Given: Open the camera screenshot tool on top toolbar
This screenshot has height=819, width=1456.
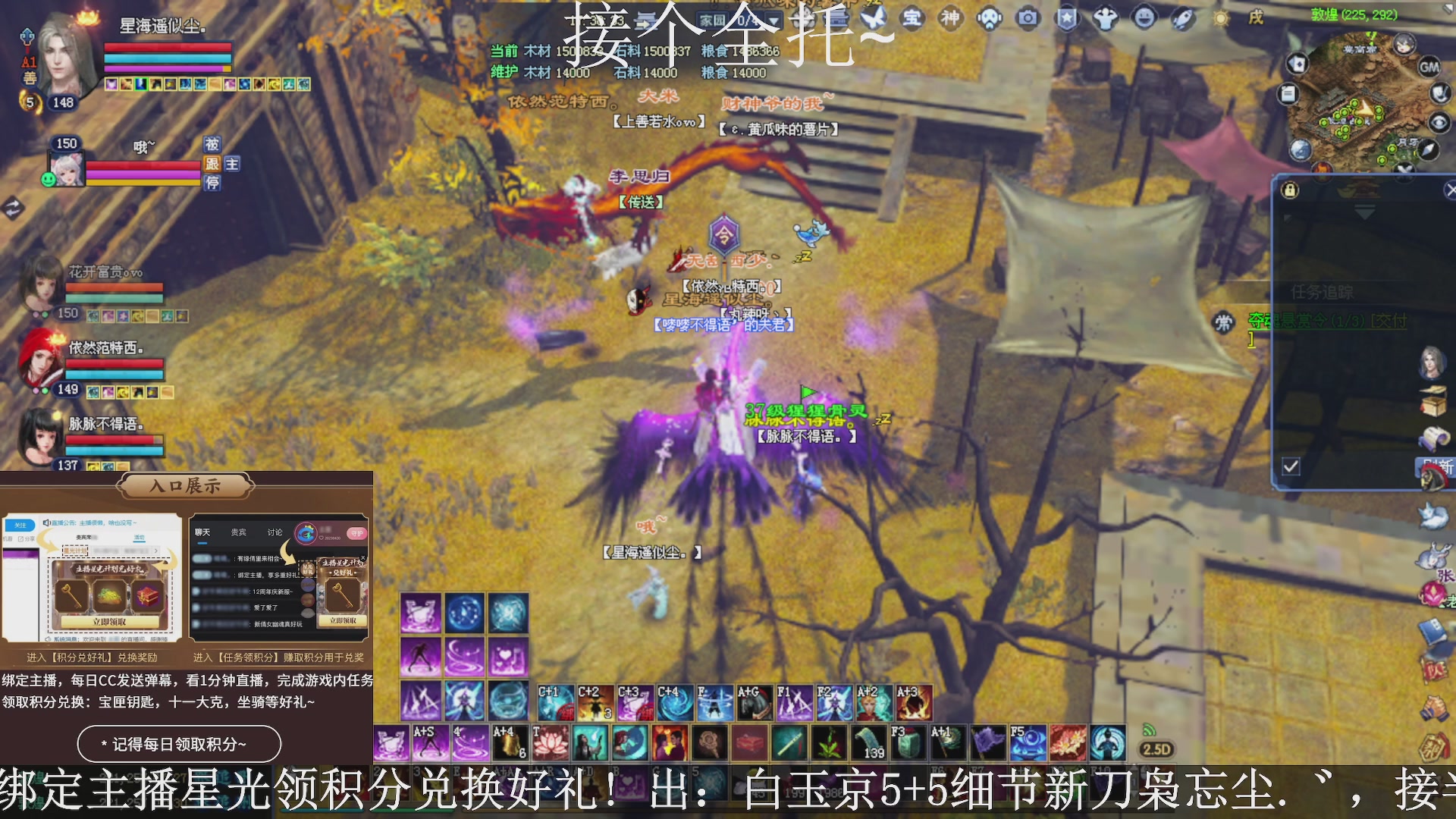Looking at the screenshot, I should pos(1028,19).
